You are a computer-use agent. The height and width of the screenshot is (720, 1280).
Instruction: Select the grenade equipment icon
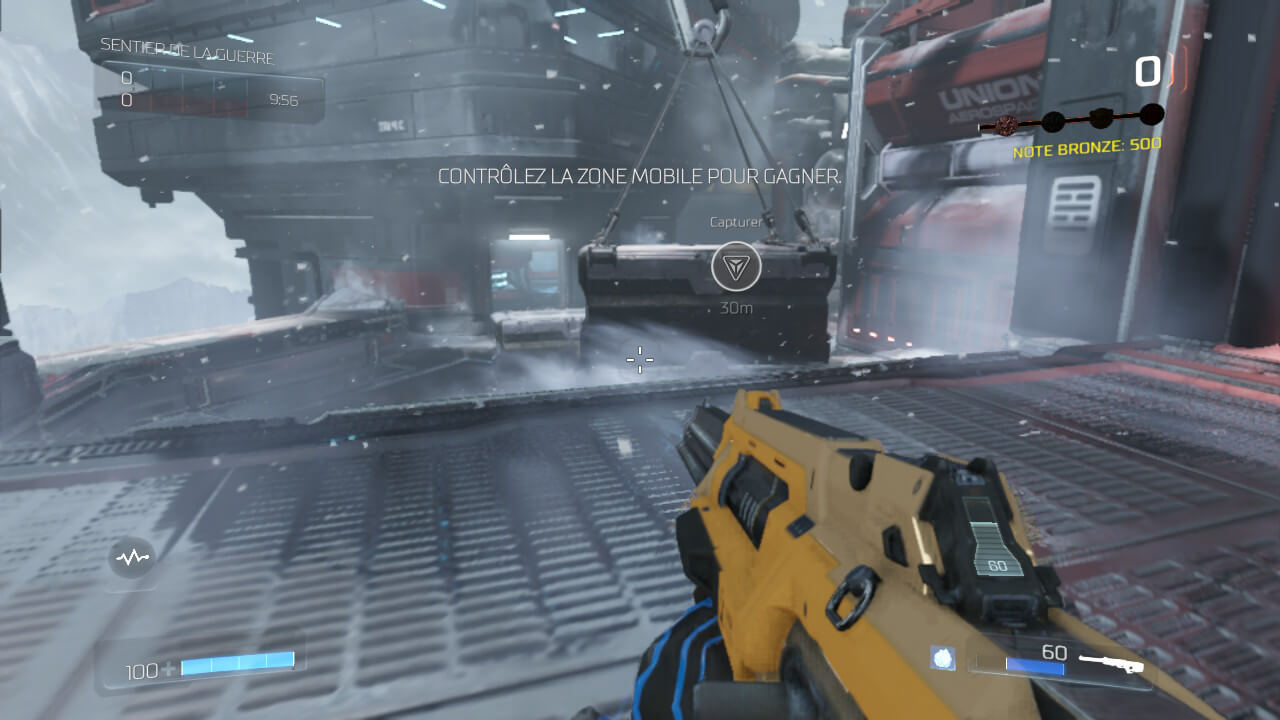pyautogui.click(x=942, y=658)
